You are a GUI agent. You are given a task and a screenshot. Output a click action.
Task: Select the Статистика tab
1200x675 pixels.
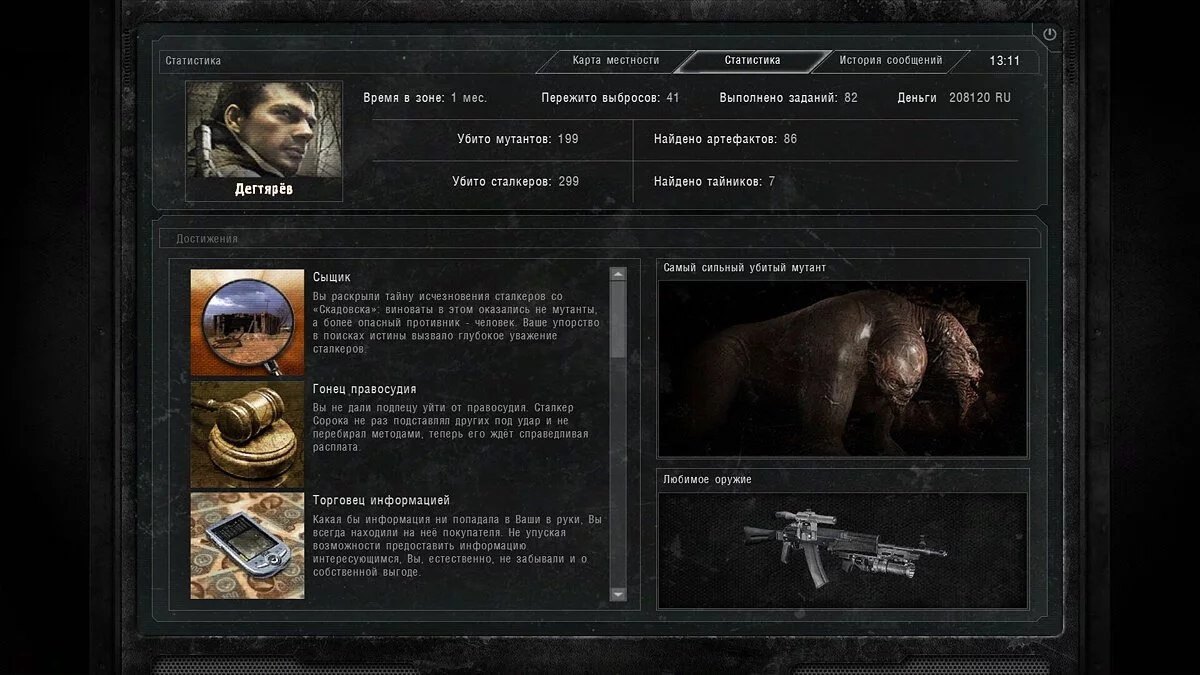click(x=752, y=61)
